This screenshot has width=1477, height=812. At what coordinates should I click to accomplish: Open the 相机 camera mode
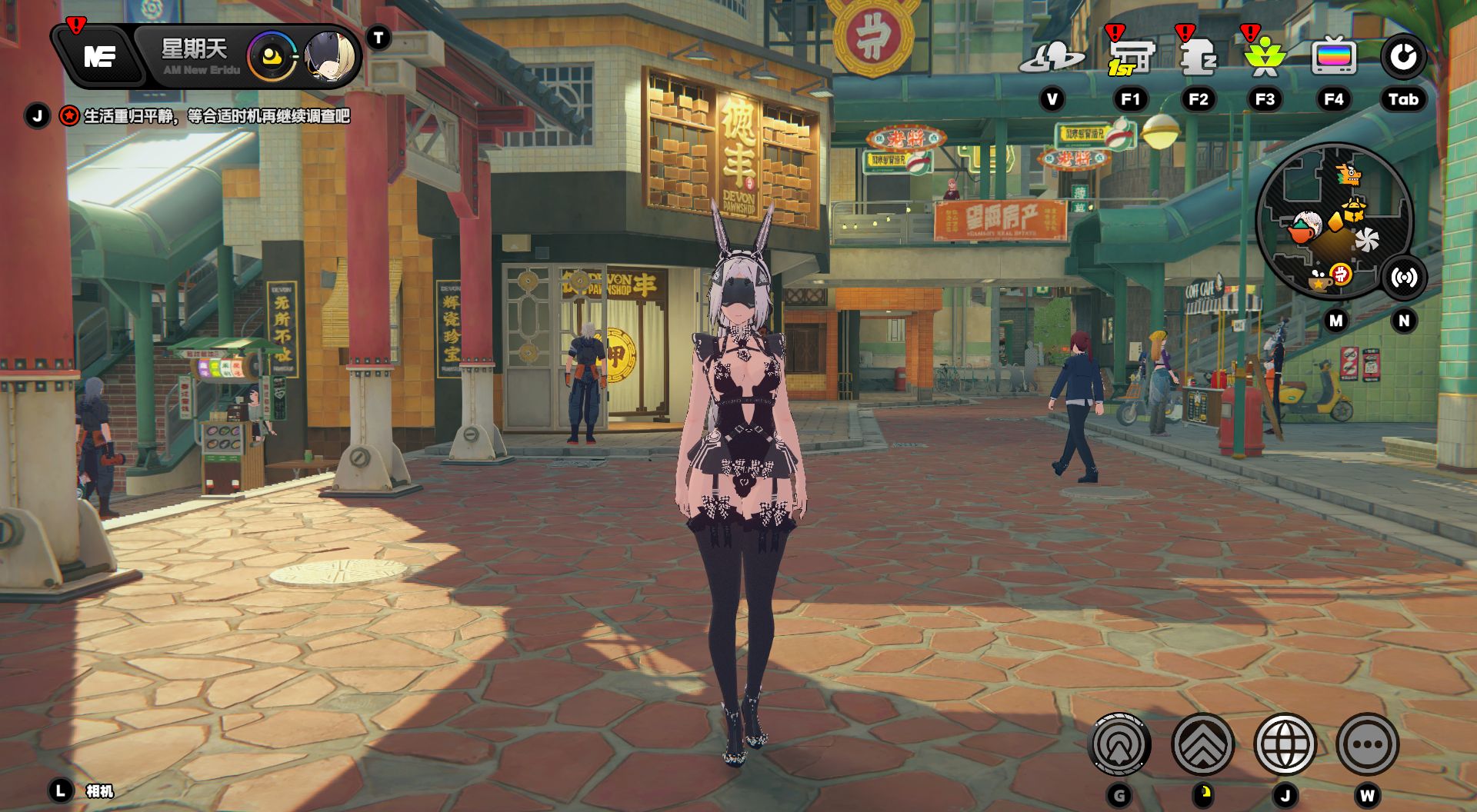coord(99,791)
